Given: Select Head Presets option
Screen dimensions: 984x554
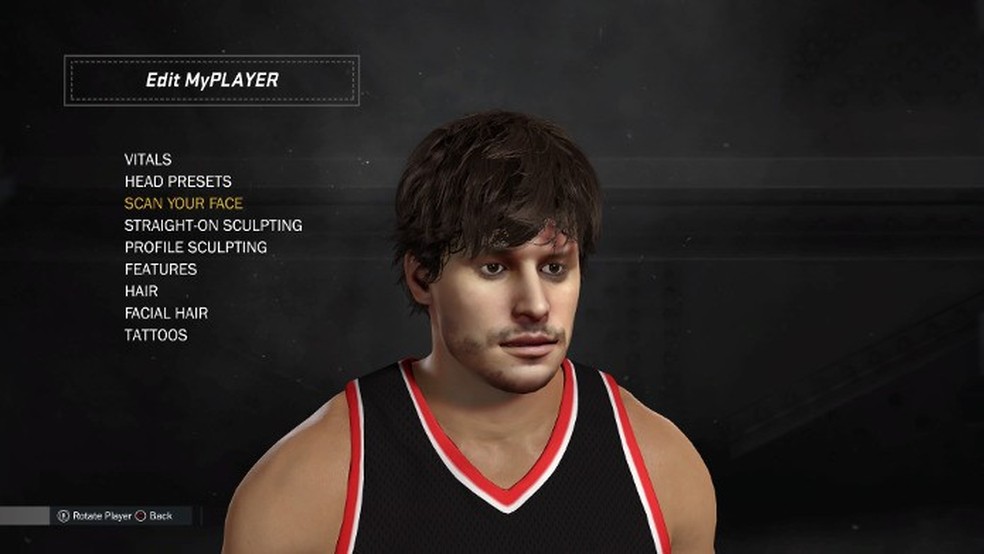Looking at the screenshot, I should point(178,181).
